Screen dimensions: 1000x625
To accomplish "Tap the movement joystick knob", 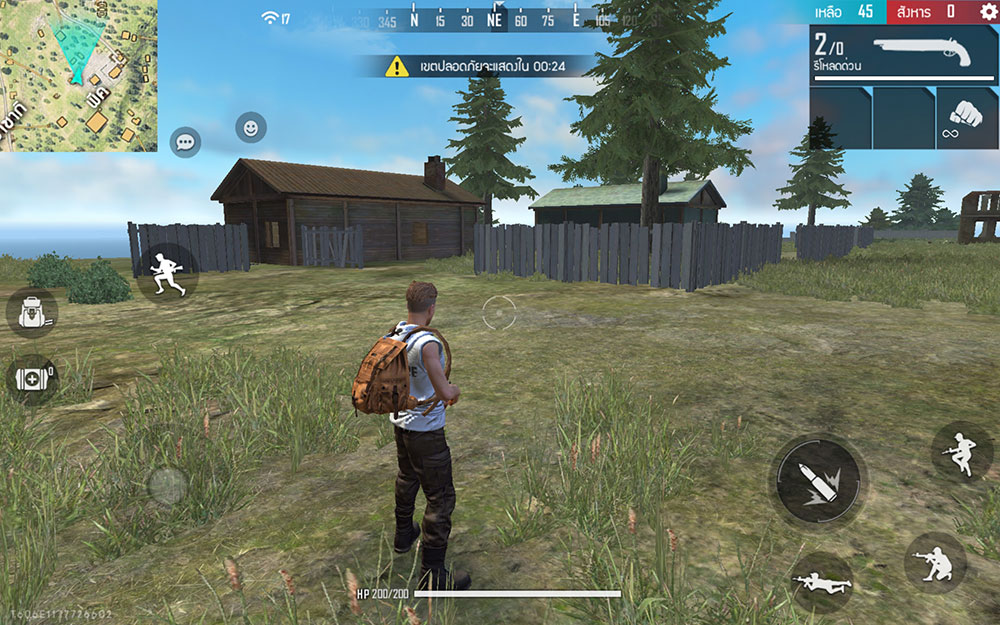I will point(167,487).
